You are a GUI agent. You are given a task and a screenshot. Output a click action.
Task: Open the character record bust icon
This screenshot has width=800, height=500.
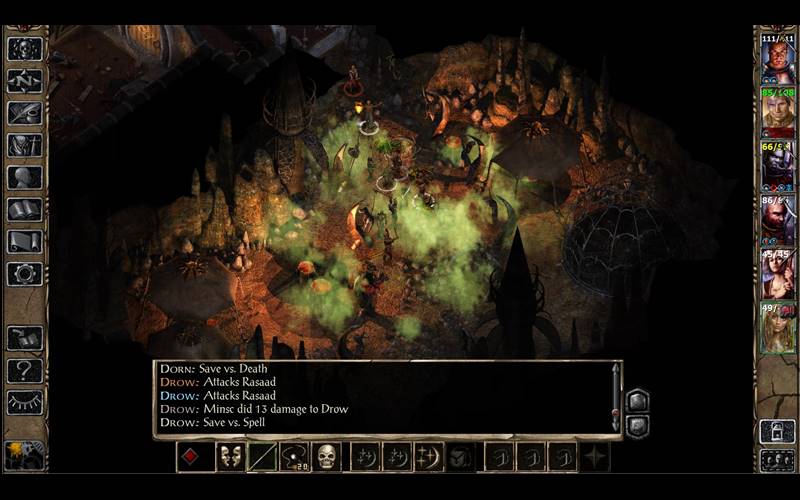point(25,178)
